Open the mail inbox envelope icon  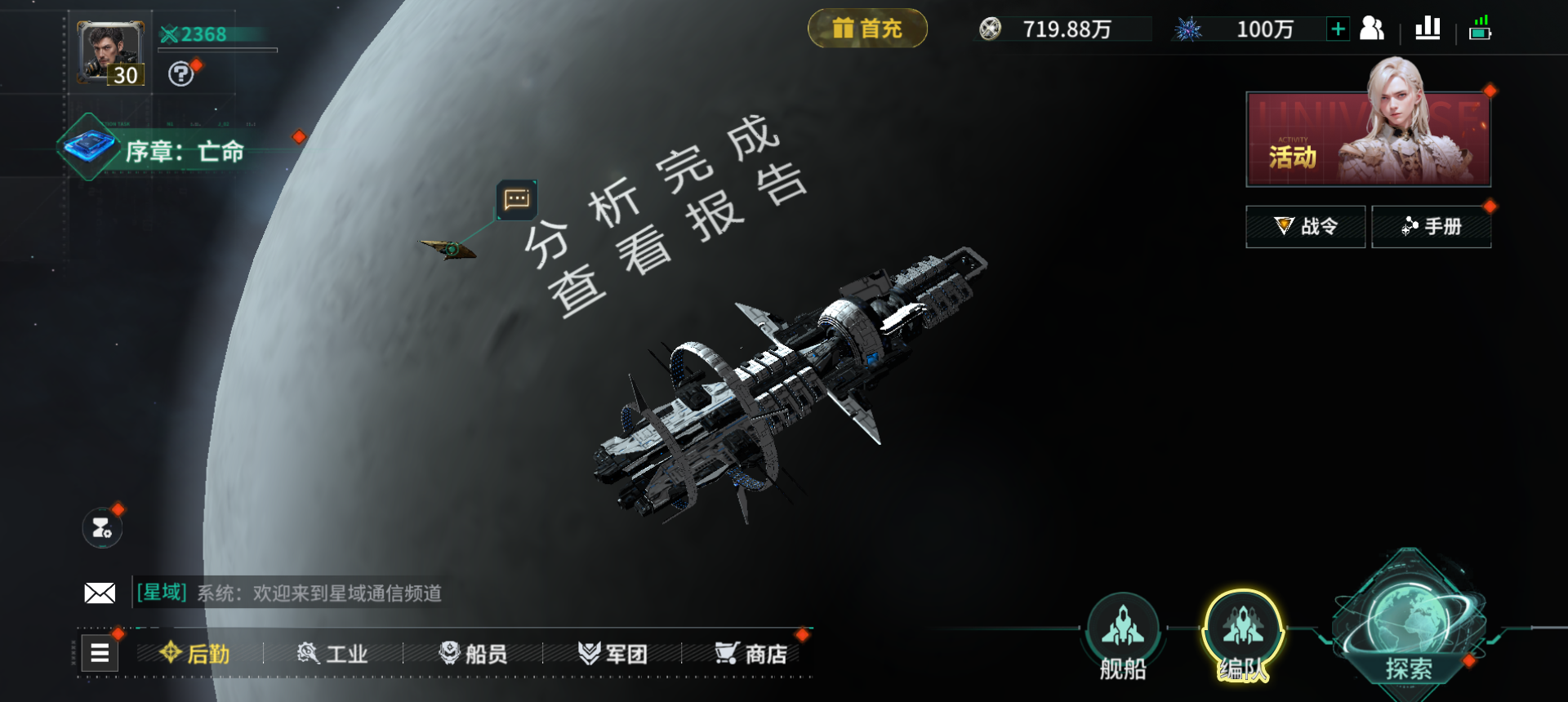coord(100,594)
